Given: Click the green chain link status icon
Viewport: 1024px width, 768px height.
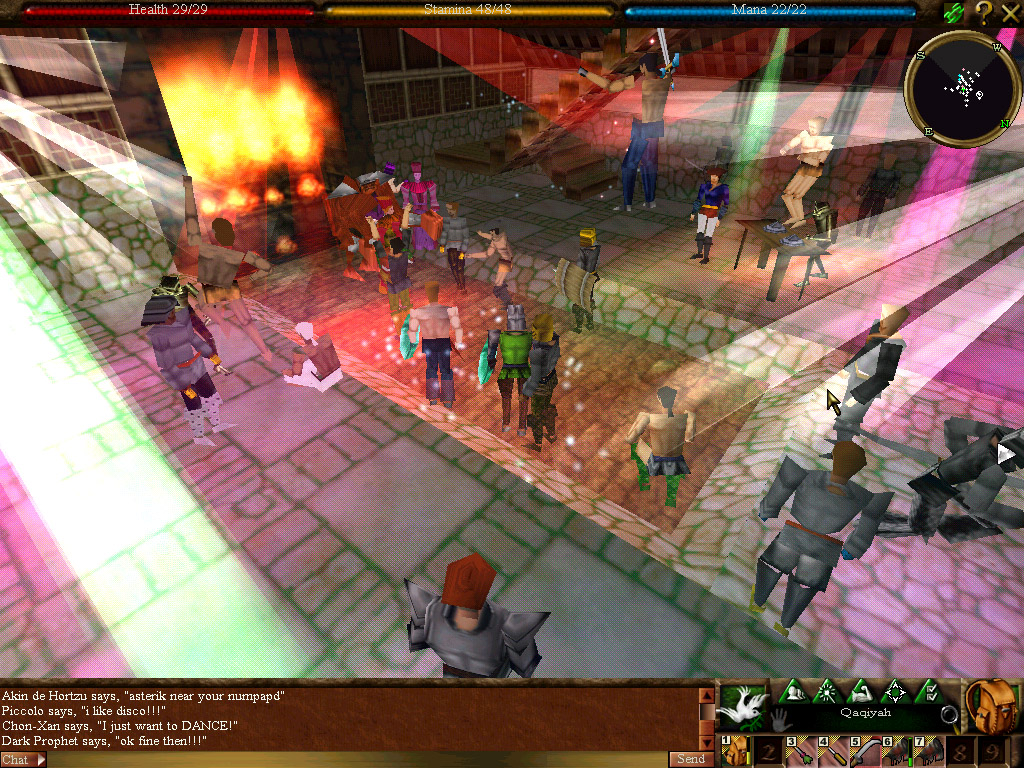Looking at the screenshot, I should (x=954, y=12).
